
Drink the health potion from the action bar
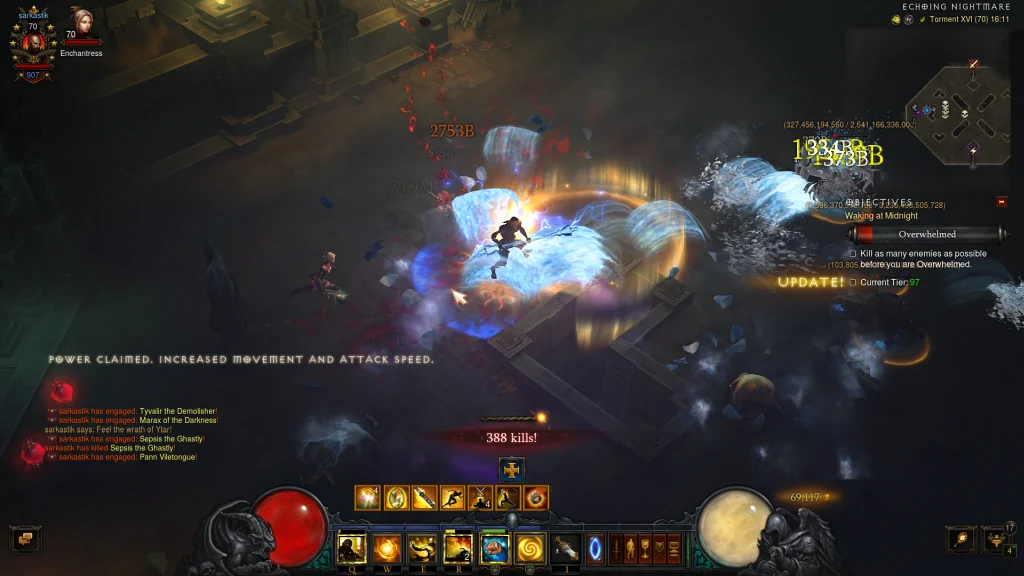pos(565,548)
